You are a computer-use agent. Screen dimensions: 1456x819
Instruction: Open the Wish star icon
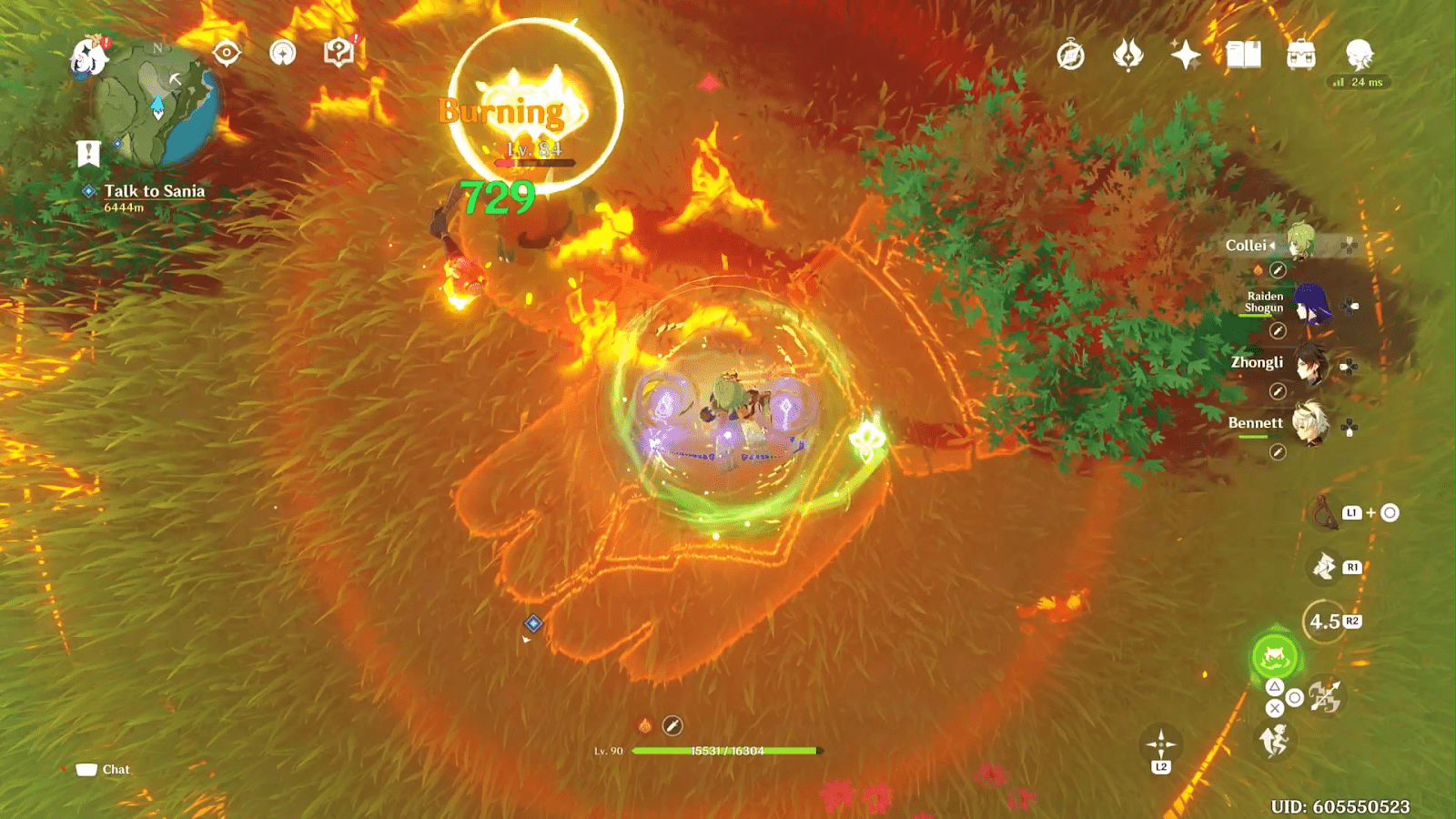point(1186,56)
